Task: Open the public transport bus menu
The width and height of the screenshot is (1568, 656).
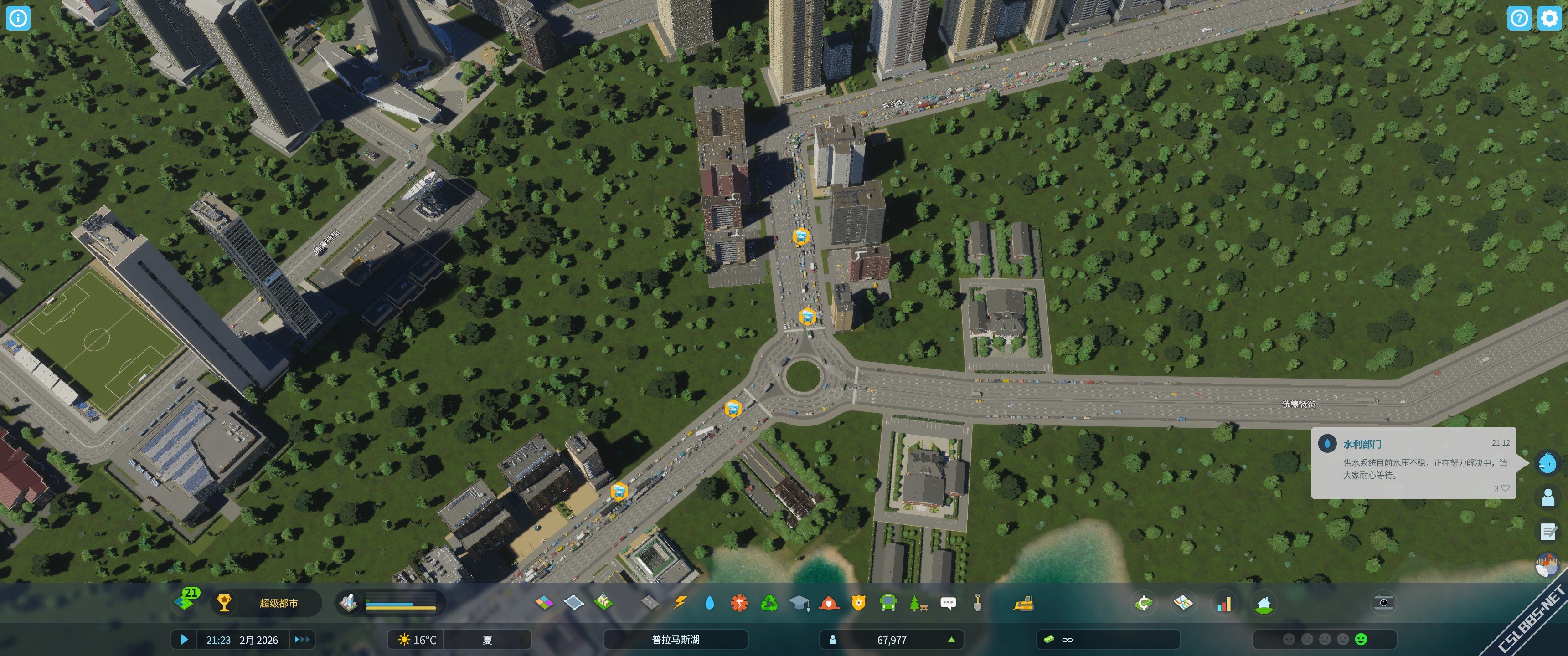Action: (x=888, y=603)
